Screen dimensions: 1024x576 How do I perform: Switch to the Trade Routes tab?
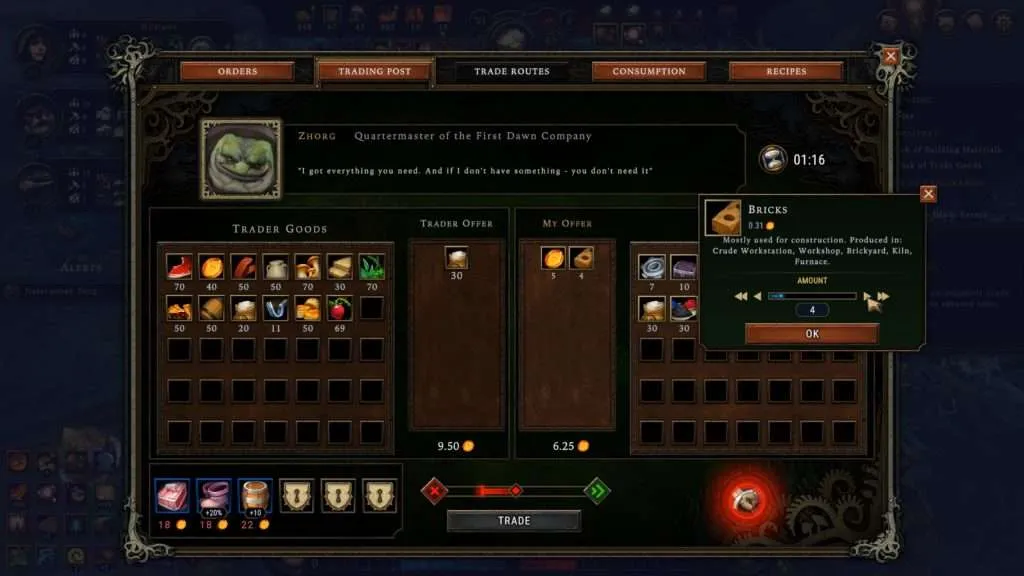(x=513, y=72)
